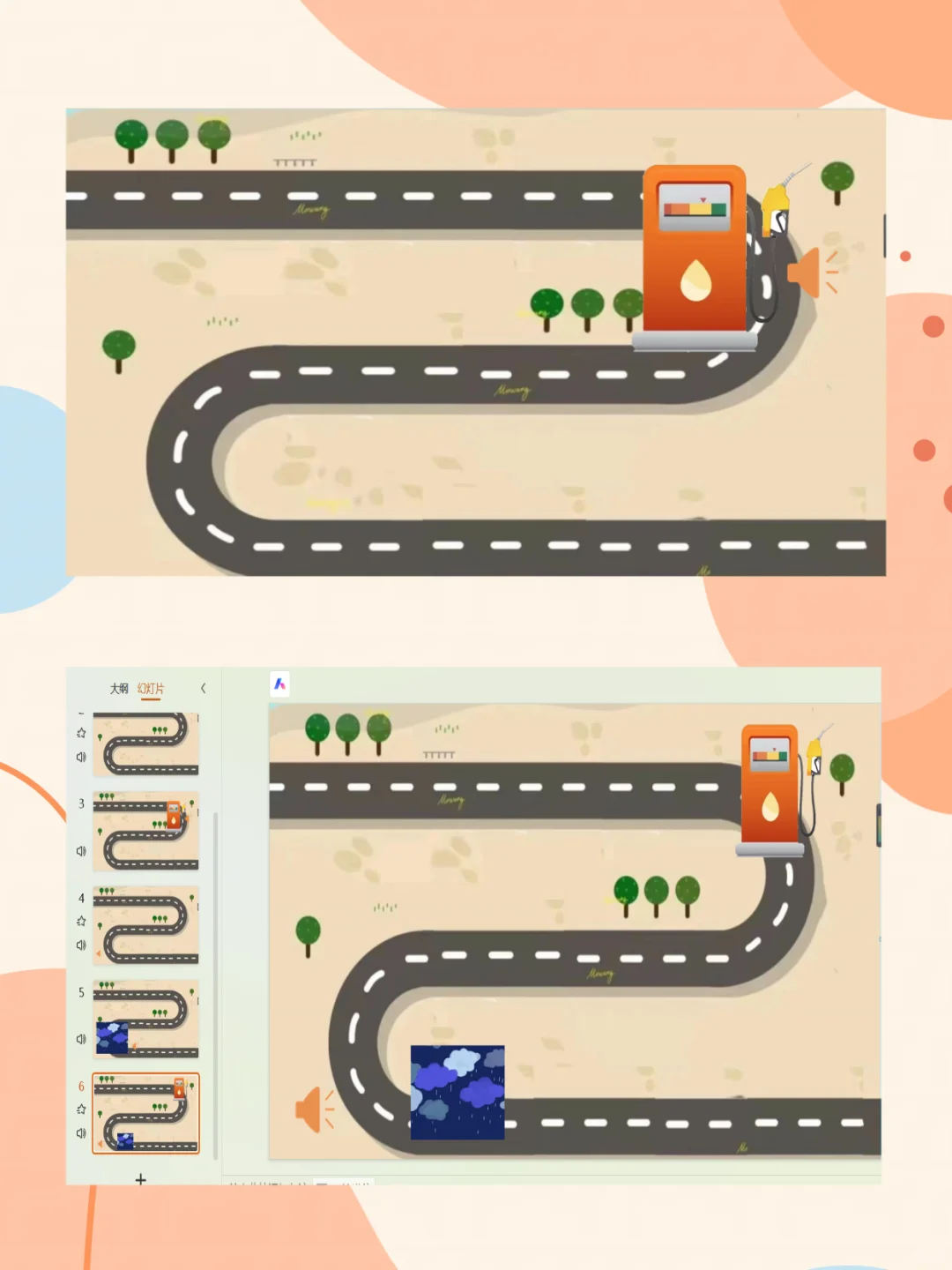Click the speaker icon beside slide 6

pyautogui.click(x=81, y=1133)
